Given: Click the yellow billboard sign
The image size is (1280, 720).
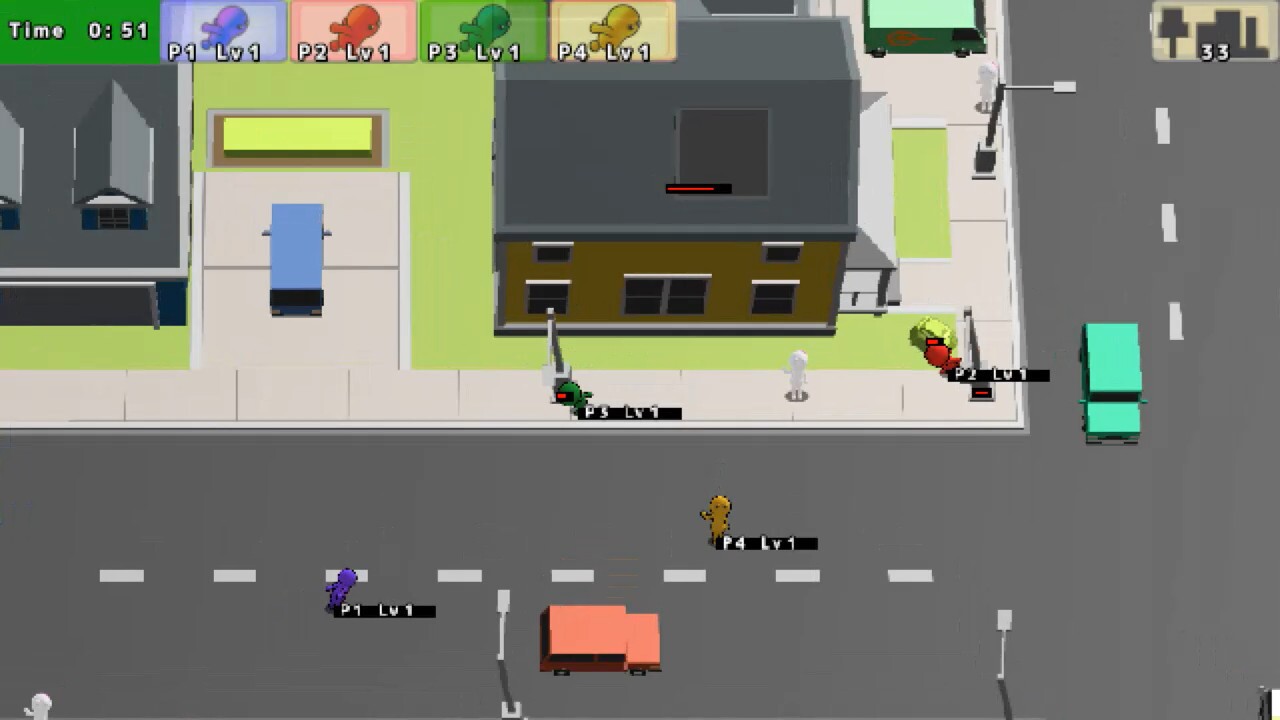Looking at the screenshot, I should tap(296, 135).
